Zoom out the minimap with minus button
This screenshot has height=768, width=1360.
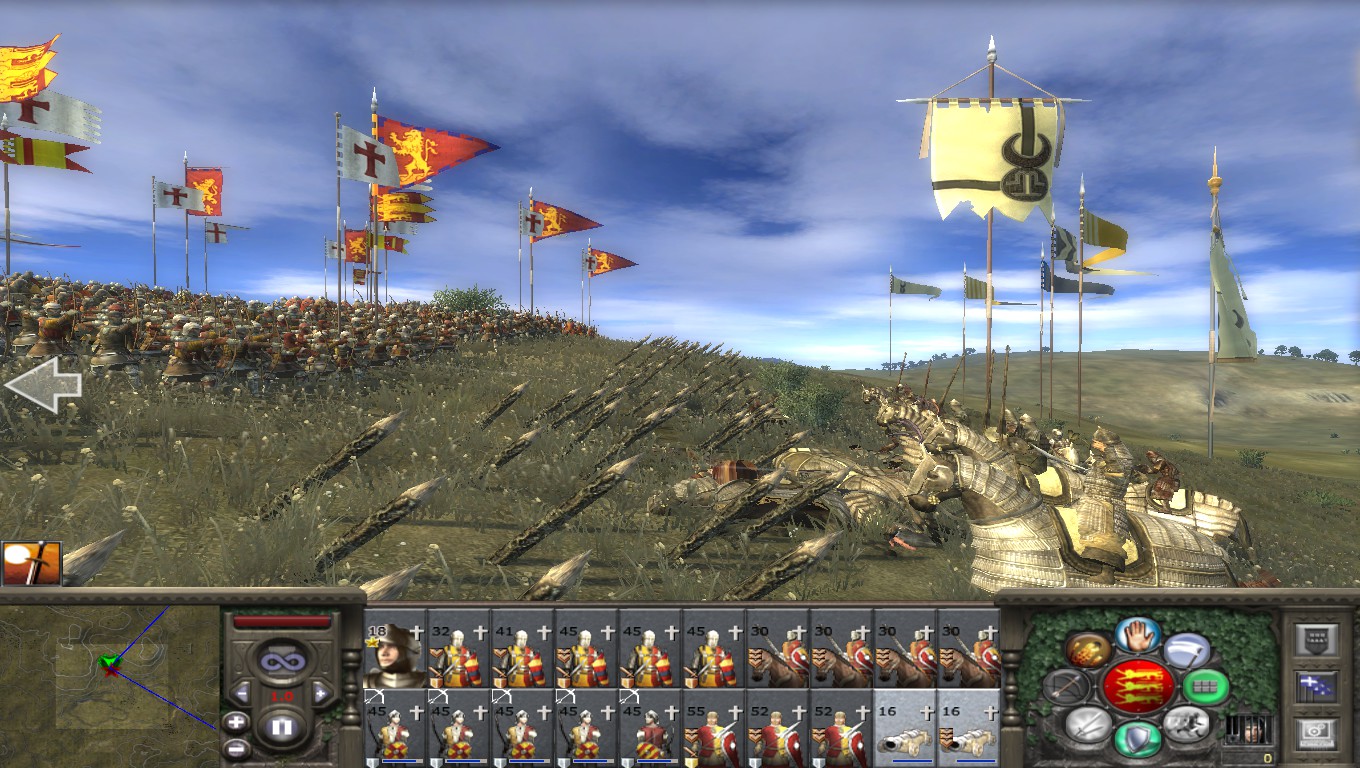pyautogui.click(x=236, y=747)
